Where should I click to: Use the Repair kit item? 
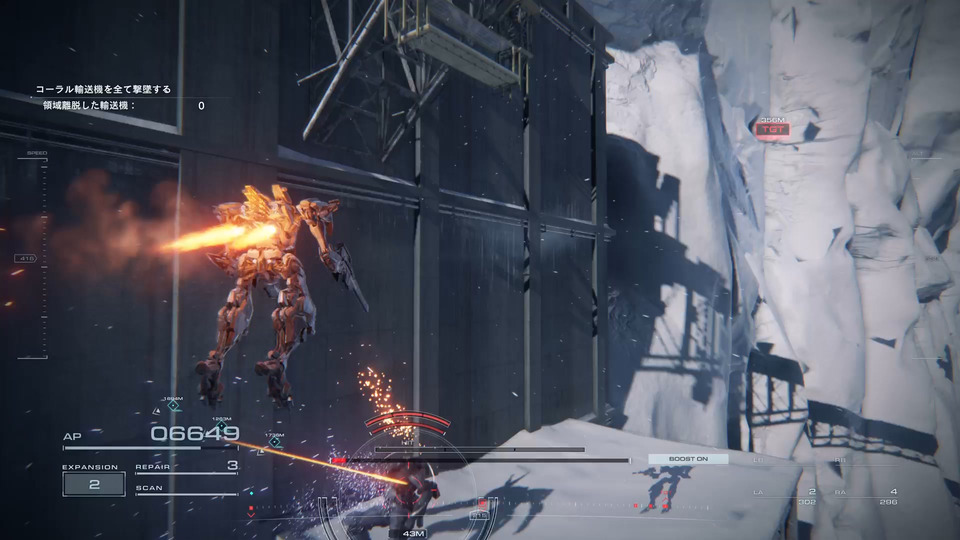tap(186, 466)
